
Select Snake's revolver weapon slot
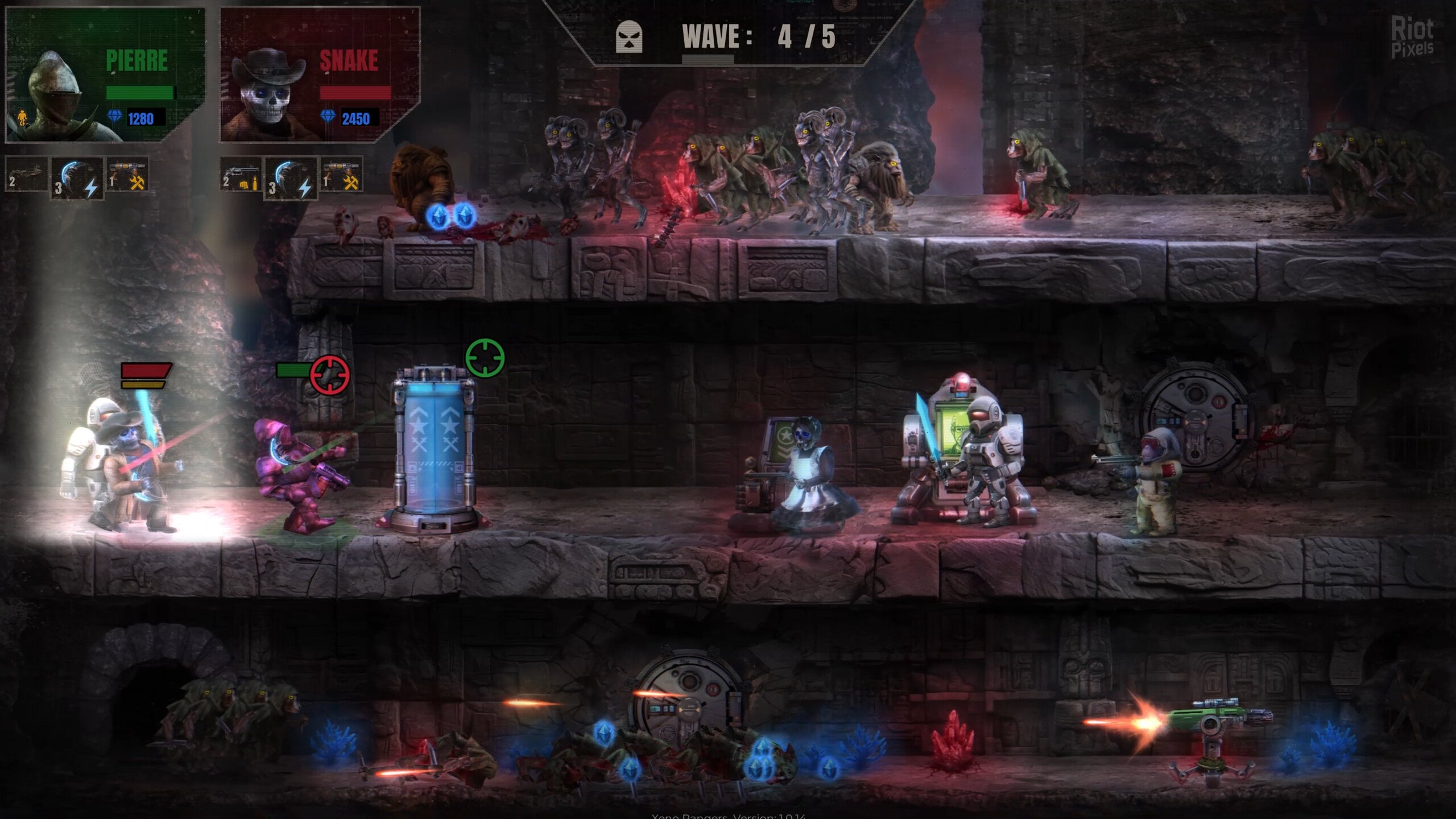(x=241, y=175)
